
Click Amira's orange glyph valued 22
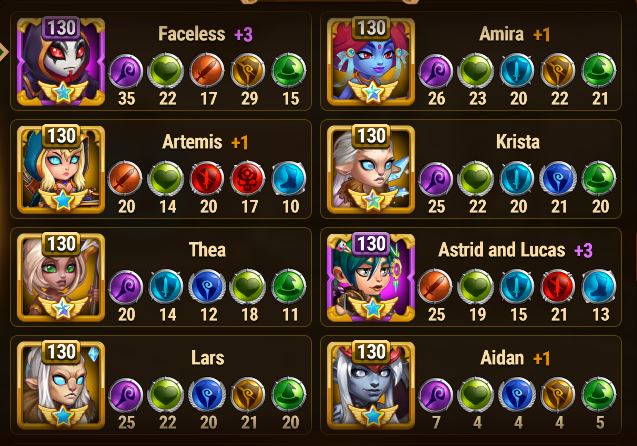click(557, 72)
